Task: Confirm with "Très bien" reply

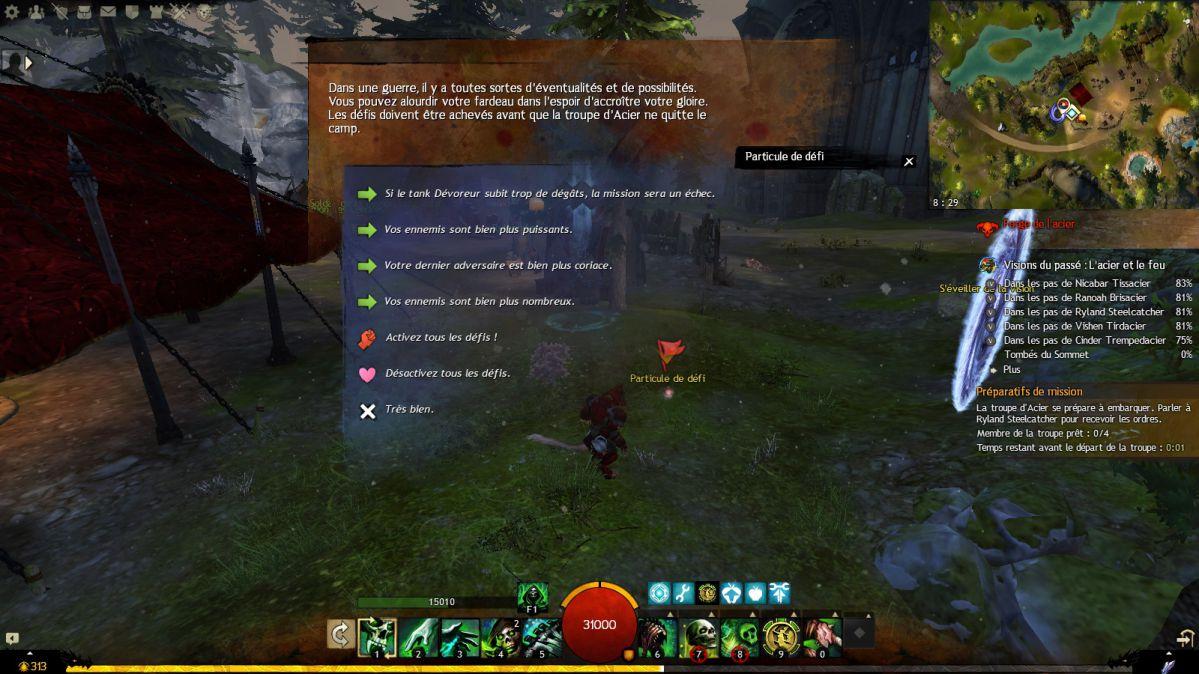Action: tap(408, 409)
